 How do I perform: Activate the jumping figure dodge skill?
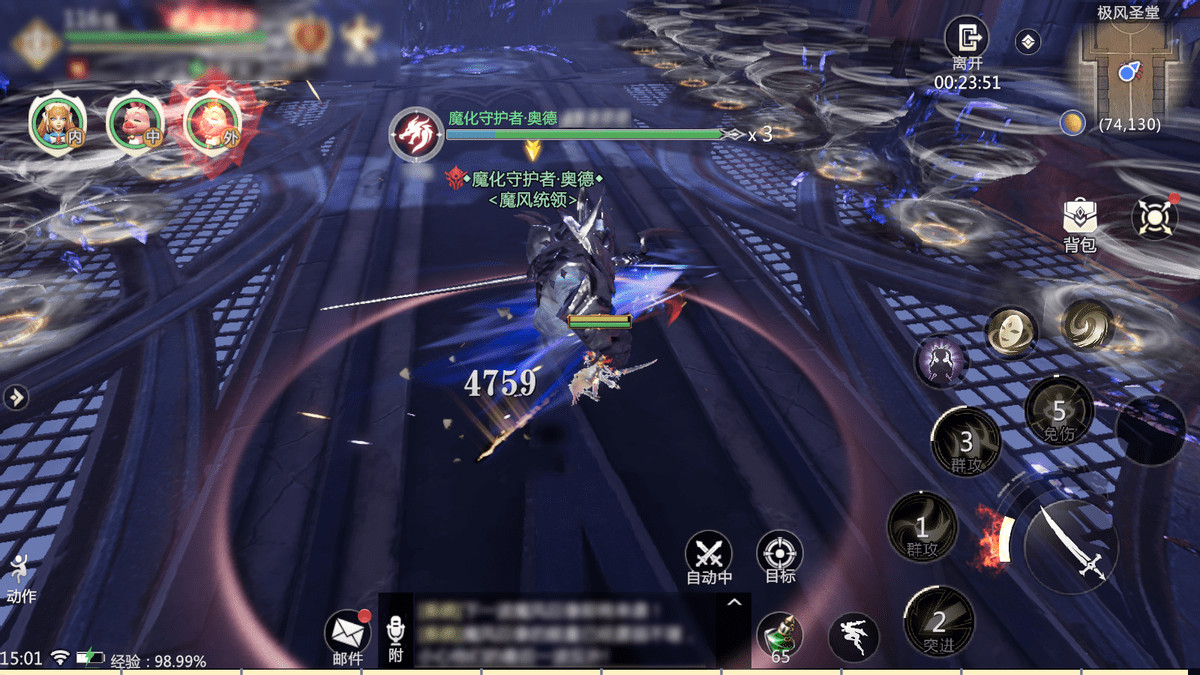click(x=853, y=637)
